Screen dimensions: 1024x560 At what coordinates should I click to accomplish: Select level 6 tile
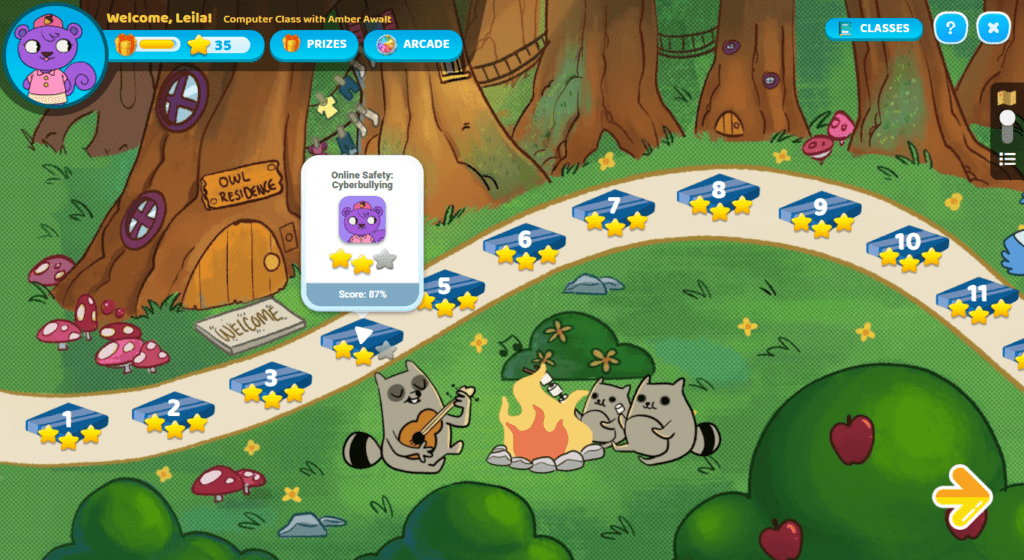coord(525,242)
